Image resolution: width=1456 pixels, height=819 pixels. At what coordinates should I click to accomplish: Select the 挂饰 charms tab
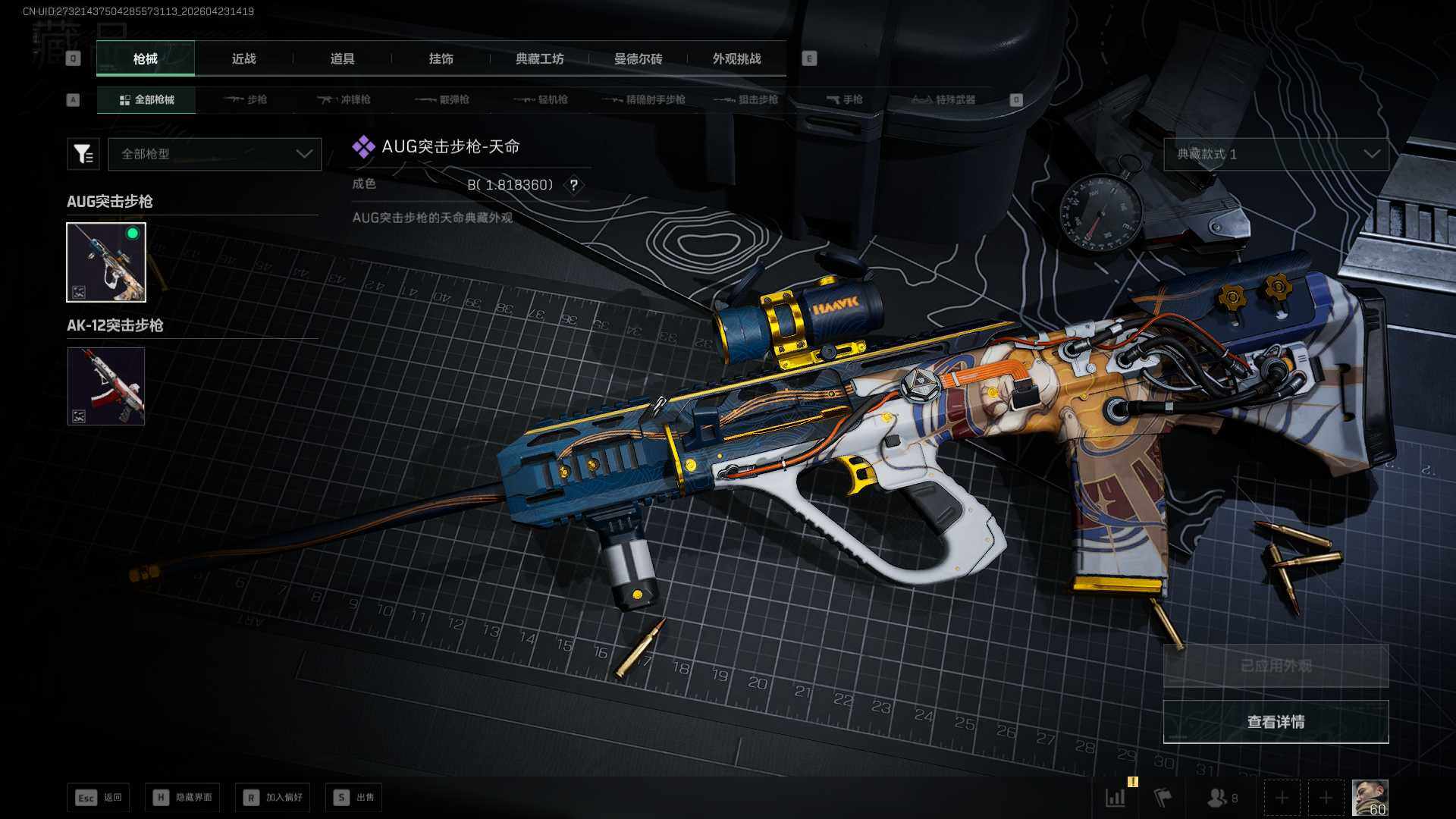(441, 59)
